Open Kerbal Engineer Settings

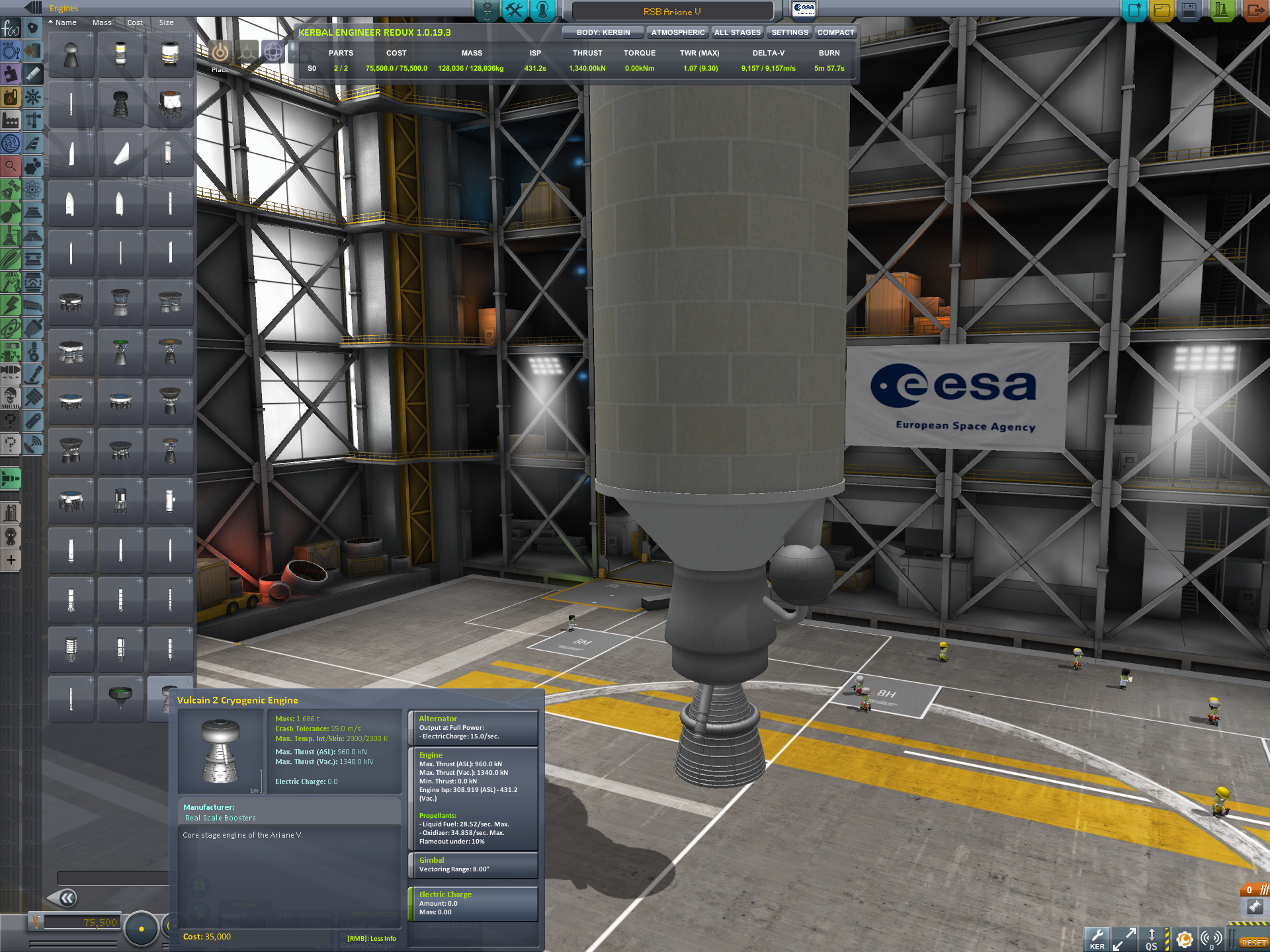(789, 32)
